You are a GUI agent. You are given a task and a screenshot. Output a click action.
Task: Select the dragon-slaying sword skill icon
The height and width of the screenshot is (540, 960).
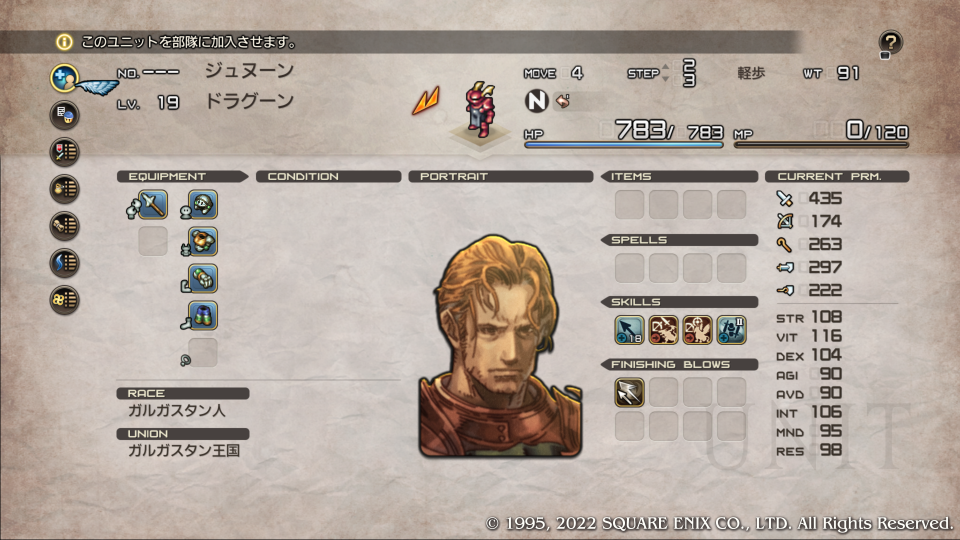[663, 330]
